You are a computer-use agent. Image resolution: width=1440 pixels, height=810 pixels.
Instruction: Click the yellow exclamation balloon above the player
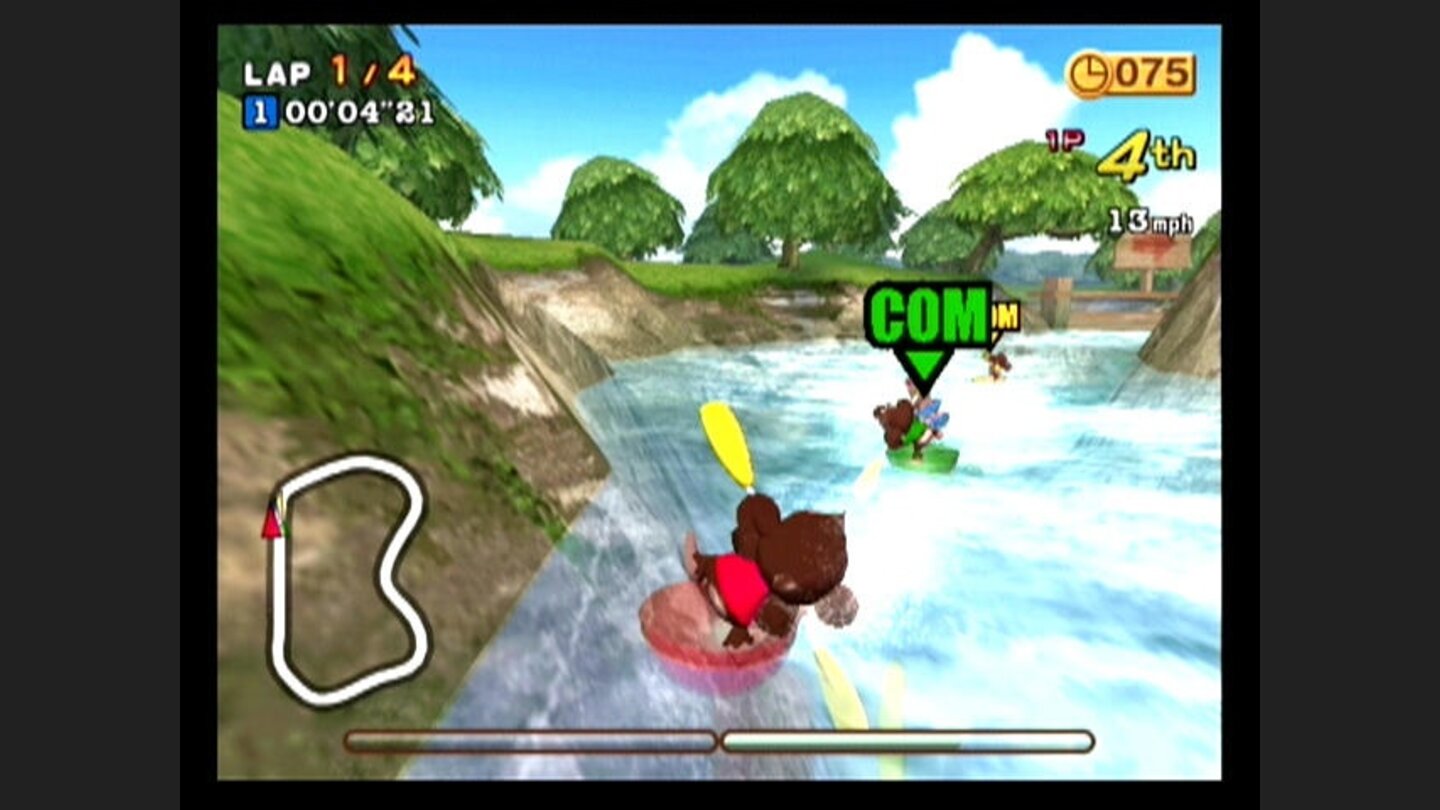pos(726,443)
